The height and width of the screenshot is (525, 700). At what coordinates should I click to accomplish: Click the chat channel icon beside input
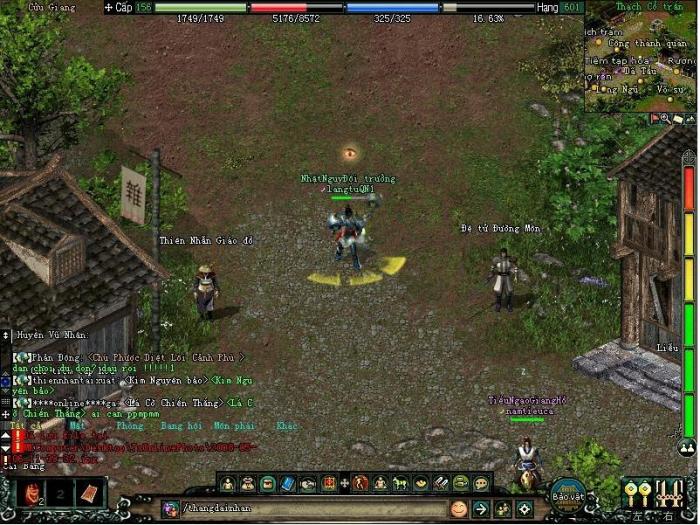click(x=170, y=509)
